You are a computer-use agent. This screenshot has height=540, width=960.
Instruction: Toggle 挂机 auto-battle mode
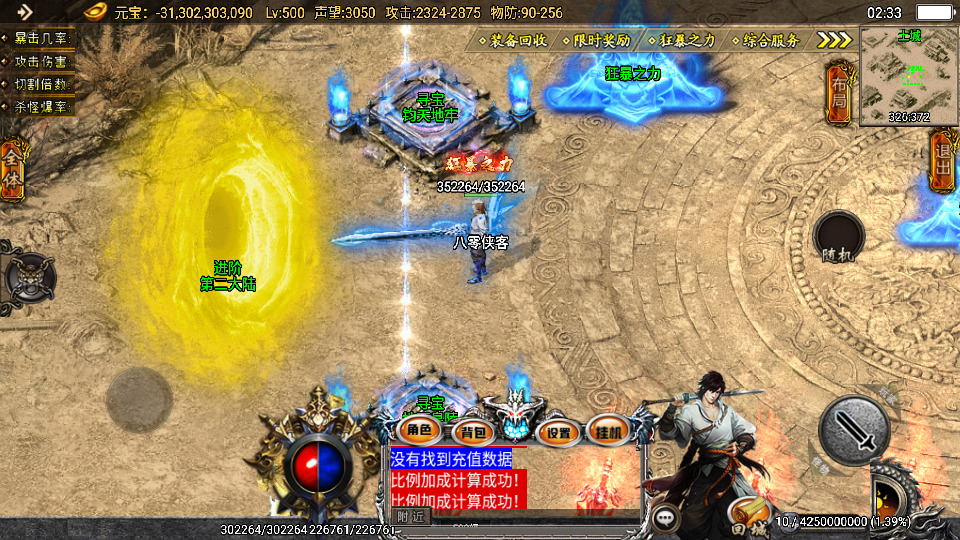point(608,432)
